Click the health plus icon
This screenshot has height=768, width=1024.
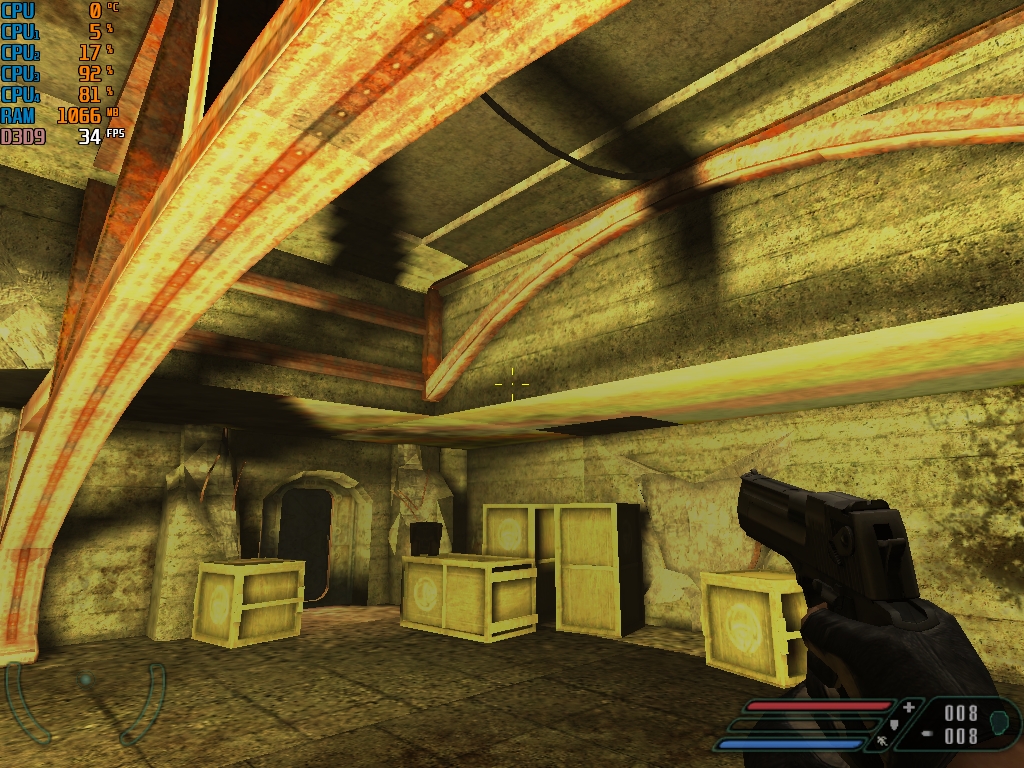(x=908, y=707)
